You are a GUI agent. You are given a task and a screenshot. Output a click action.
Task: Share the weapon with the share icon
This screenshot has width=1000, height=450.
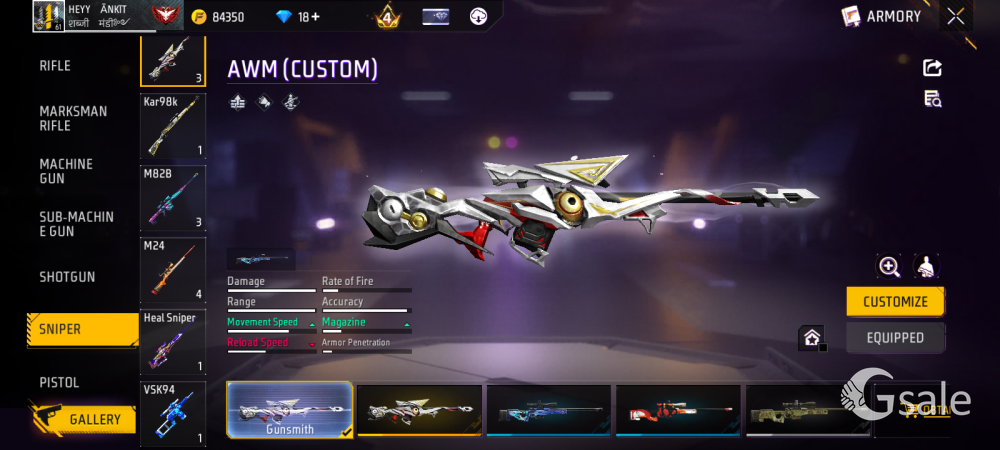tap(932, 67)
